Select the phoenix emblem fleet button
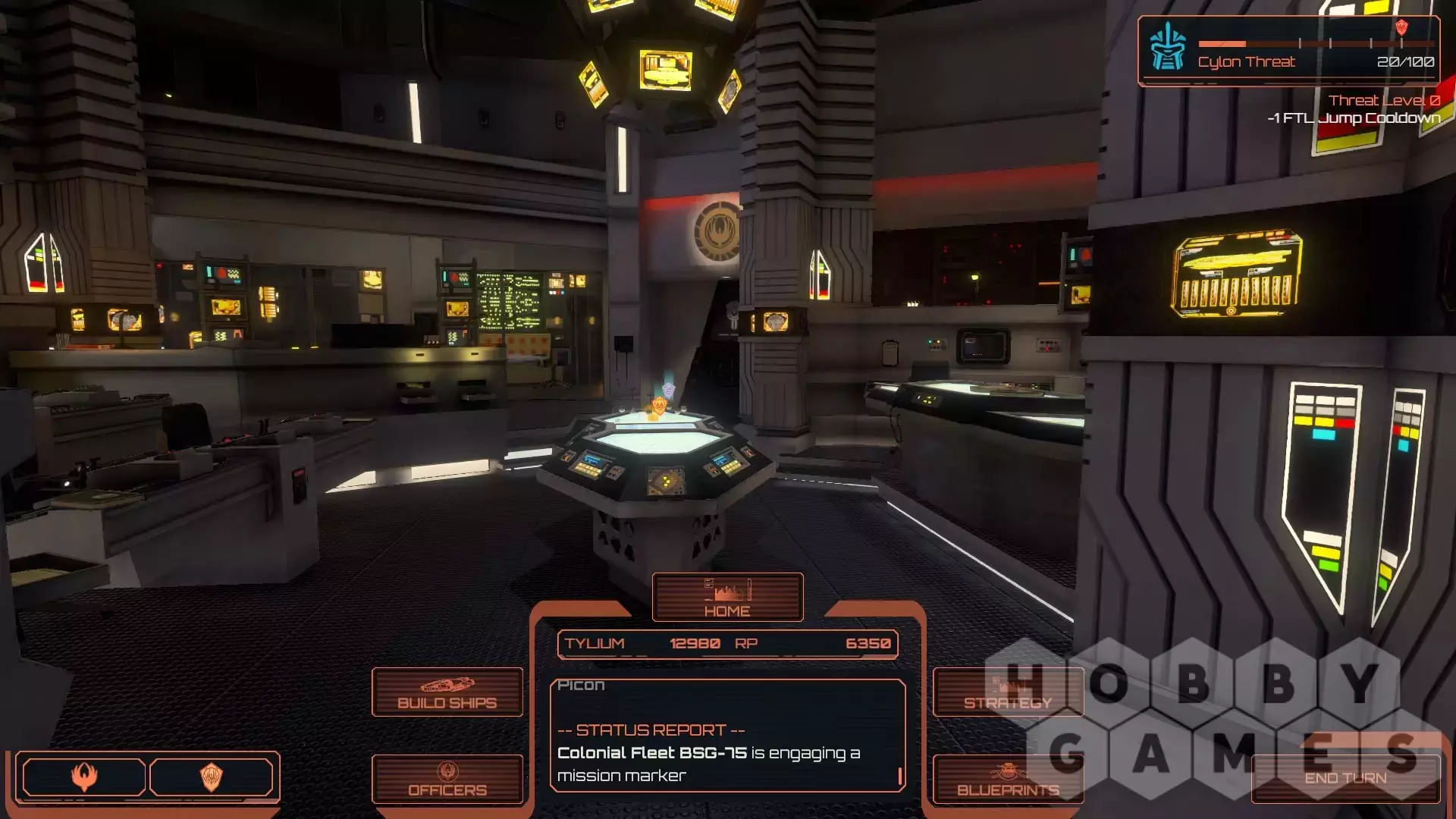Screen dimensions: 1456x819 [84, 777]
